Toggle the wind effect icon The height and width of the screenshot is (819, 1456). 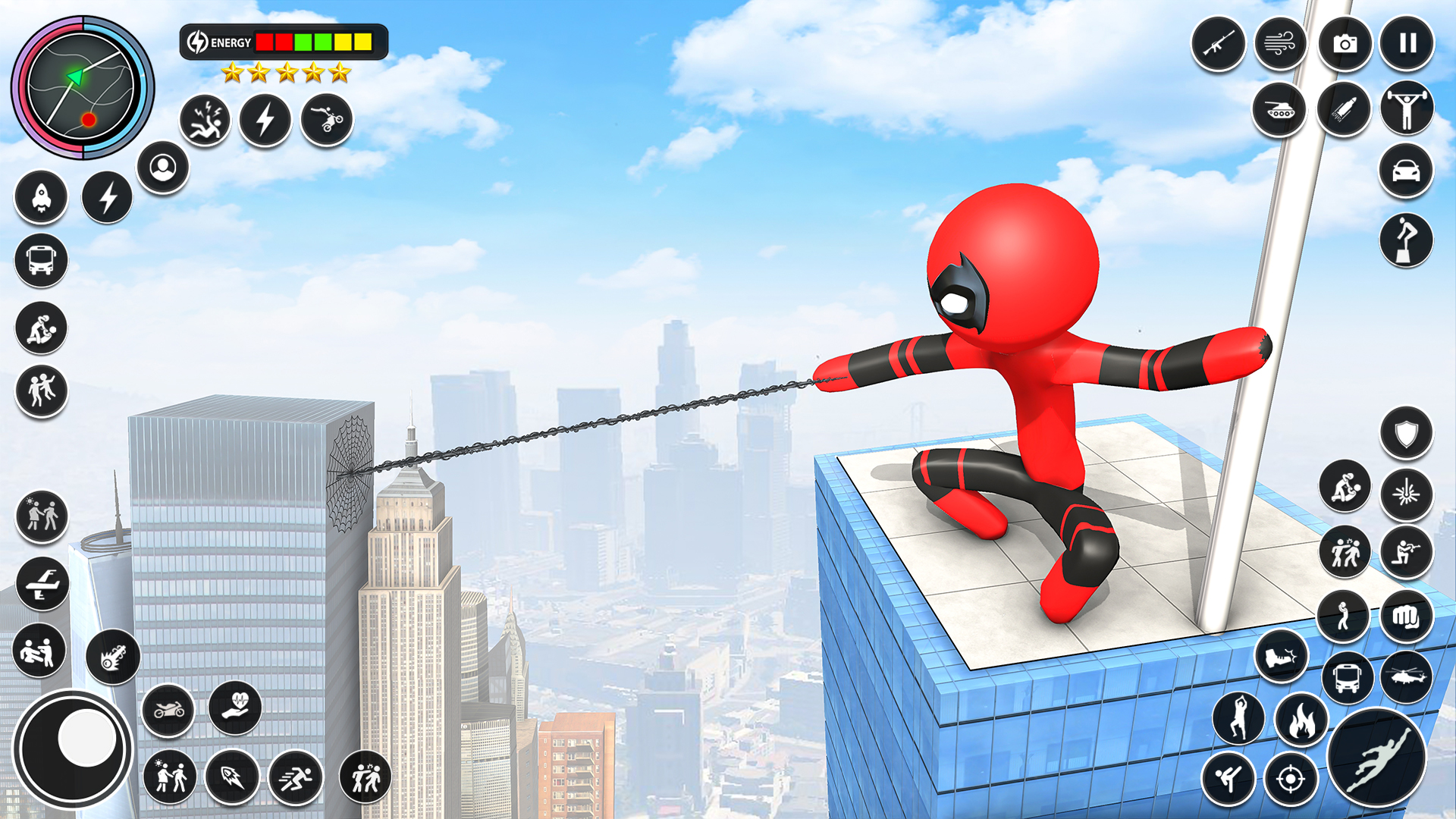click(x=1279, y=43)
